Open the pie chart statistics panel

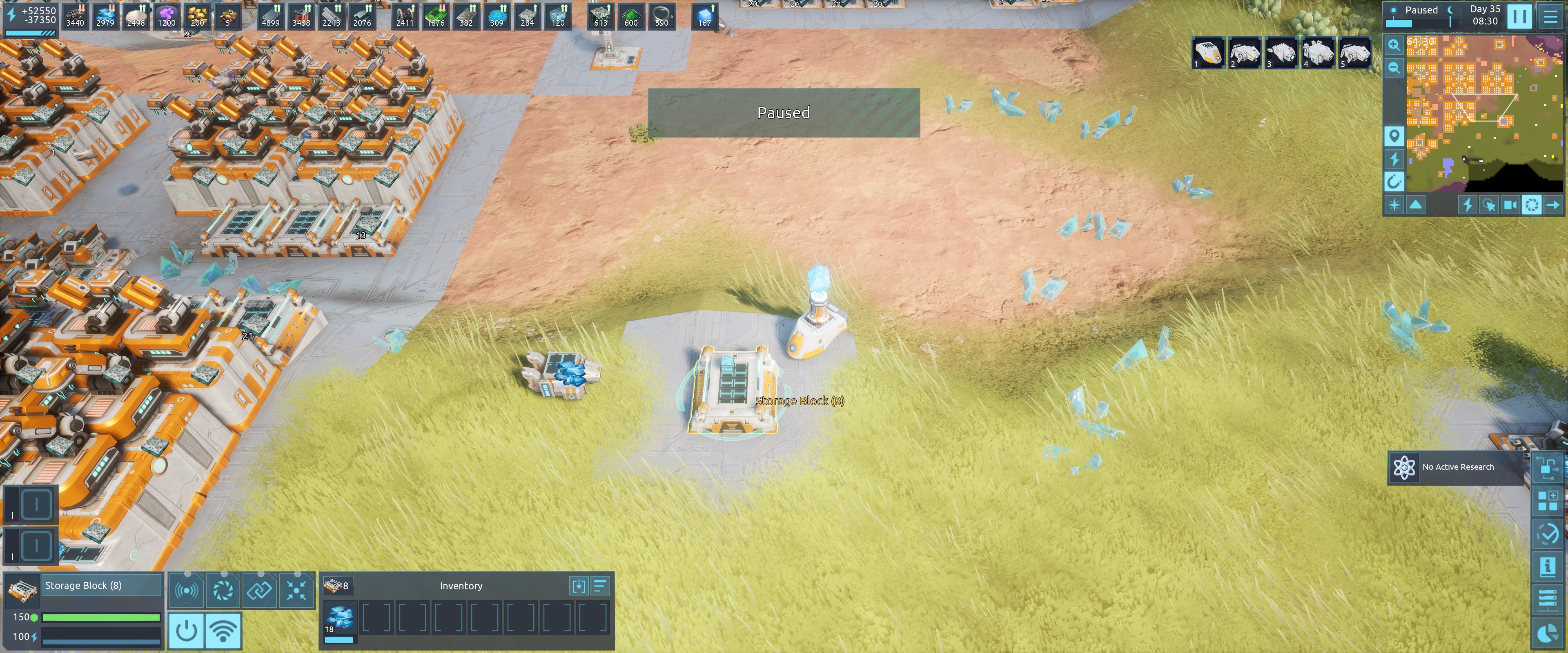pyautogui.click(x=1547, y=634)
